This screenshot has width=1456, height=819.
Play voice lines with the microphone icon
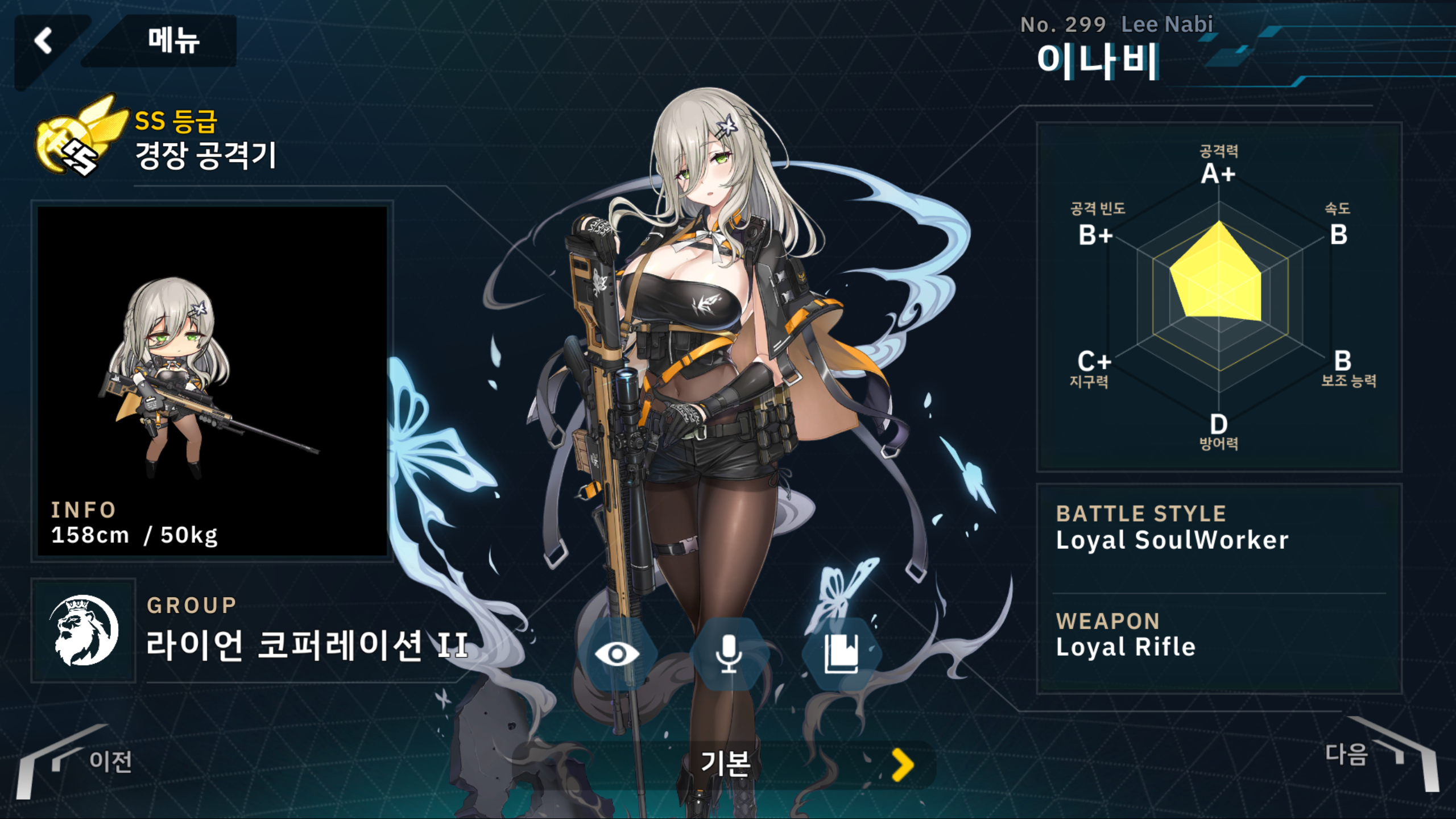coord(729,654)
